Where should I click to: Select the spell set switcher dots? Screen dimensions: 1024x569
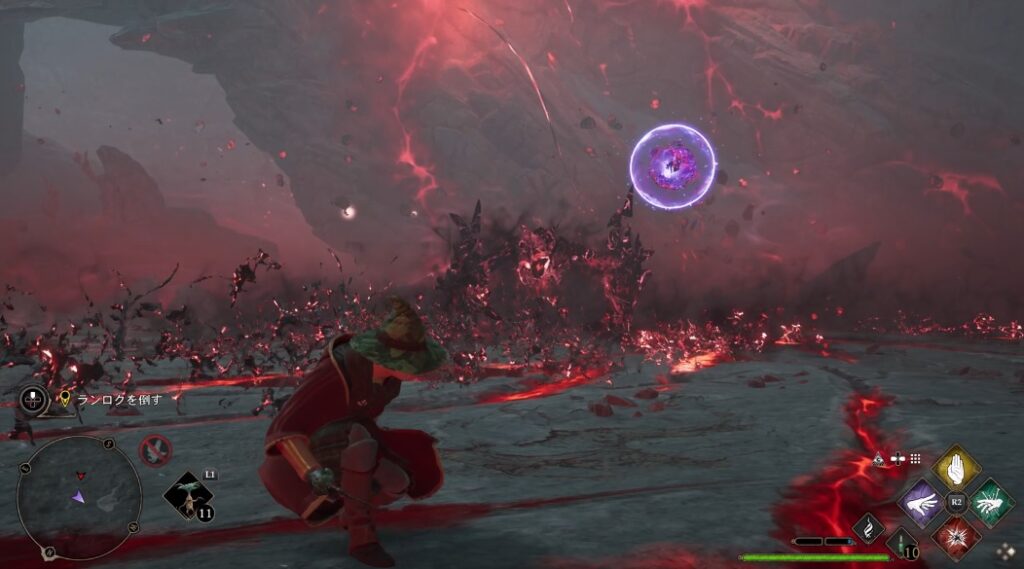[1004, 551]
